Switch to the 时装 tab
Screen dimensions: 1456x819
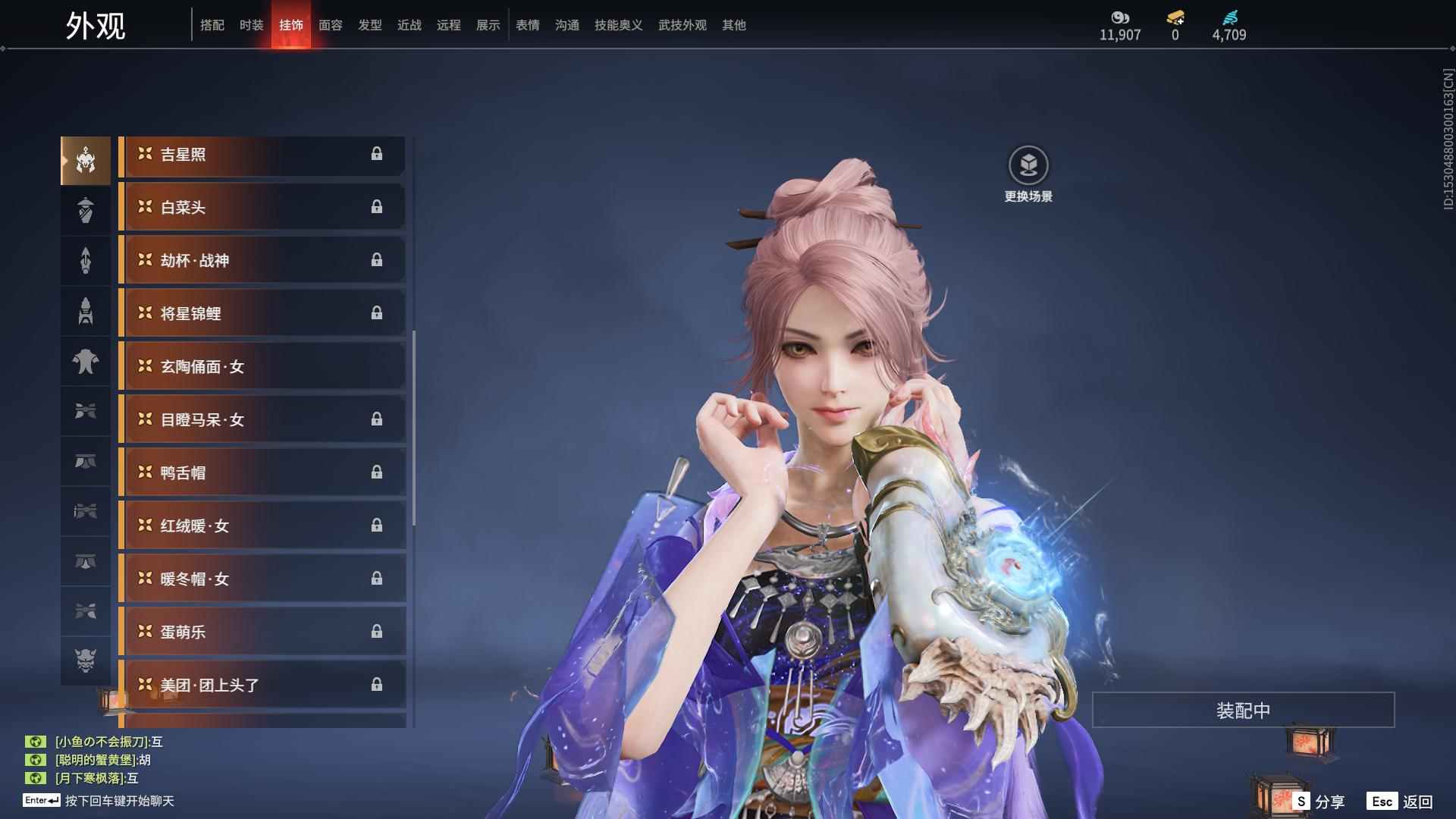coord(251,25)
